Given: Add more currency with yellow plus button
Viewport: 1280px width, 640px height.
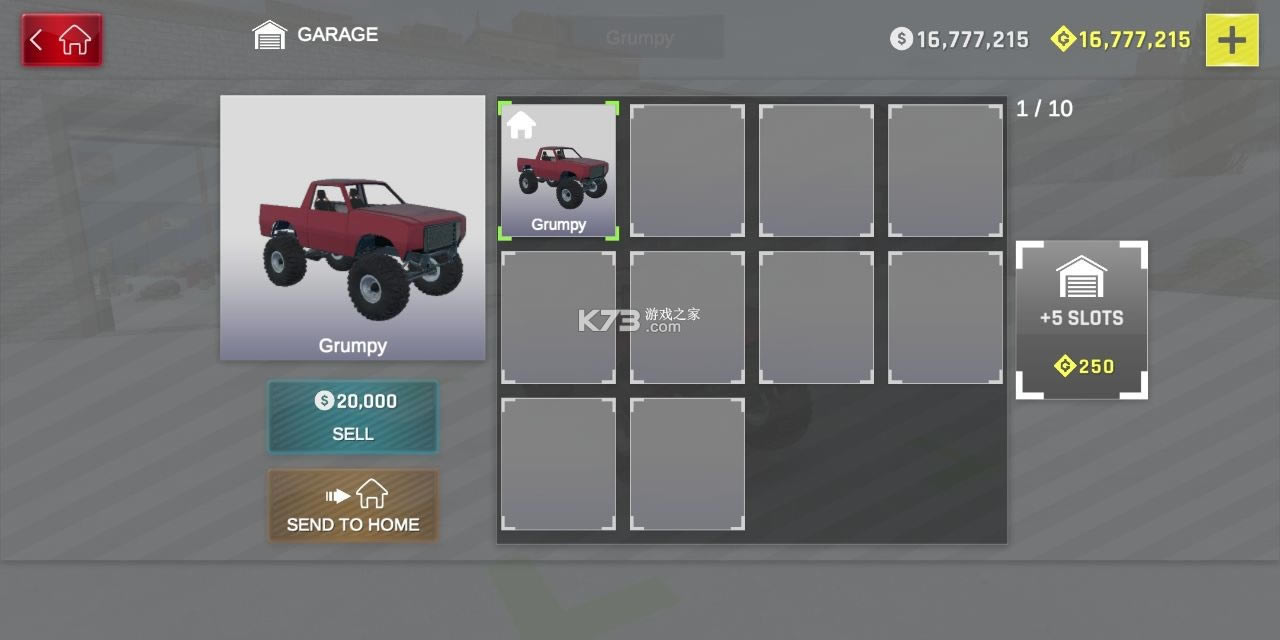Looking at the screenshot, I should pos(1231,40).
